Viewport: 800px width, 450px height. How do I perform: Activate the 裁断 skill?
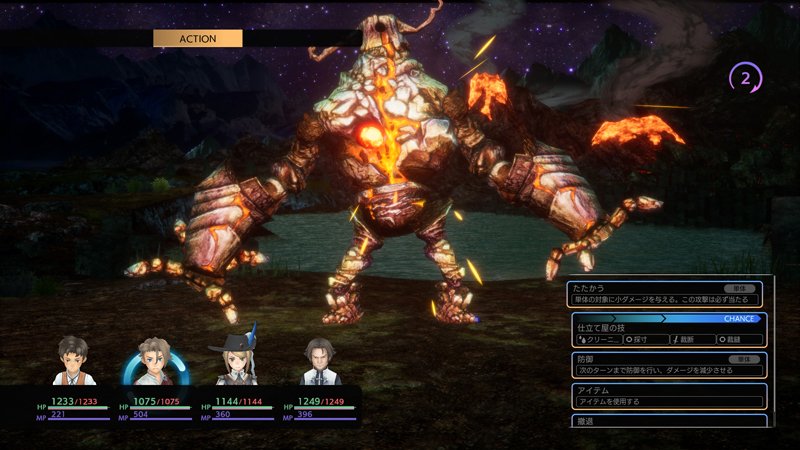tap(693, 340)
